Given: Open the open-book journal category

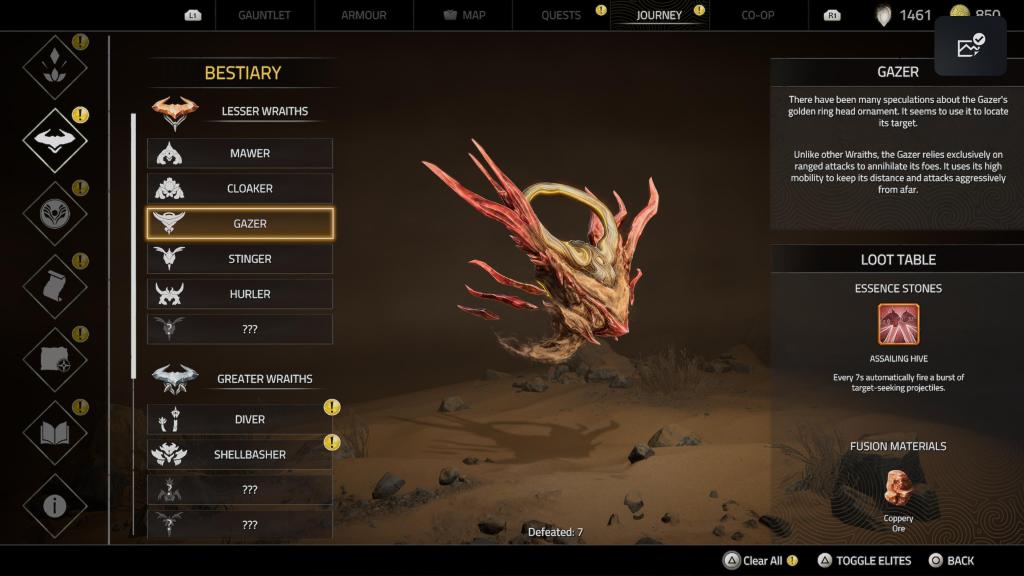Looking at the screenshot, I should [55, 433].
